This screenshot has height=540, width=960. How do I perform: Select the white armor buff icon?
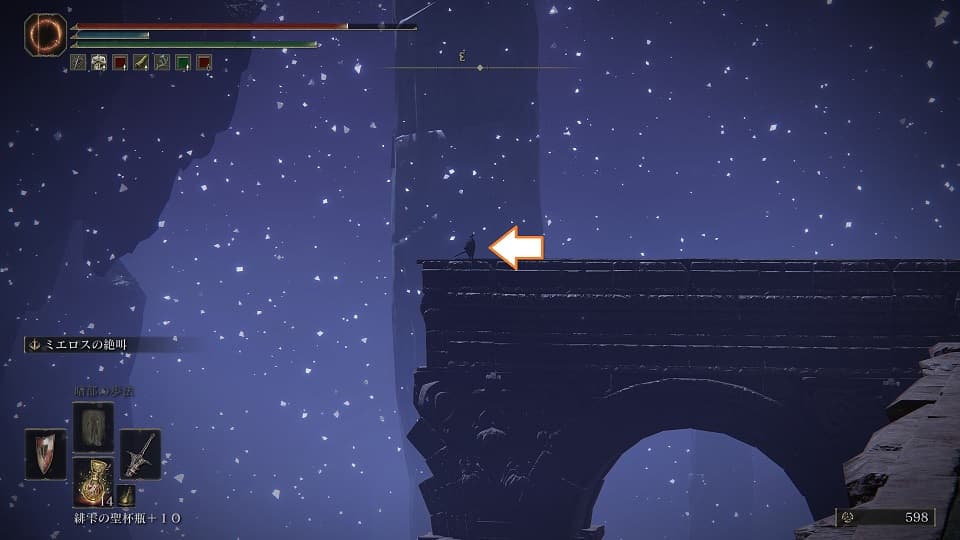(x=99, y=62)
